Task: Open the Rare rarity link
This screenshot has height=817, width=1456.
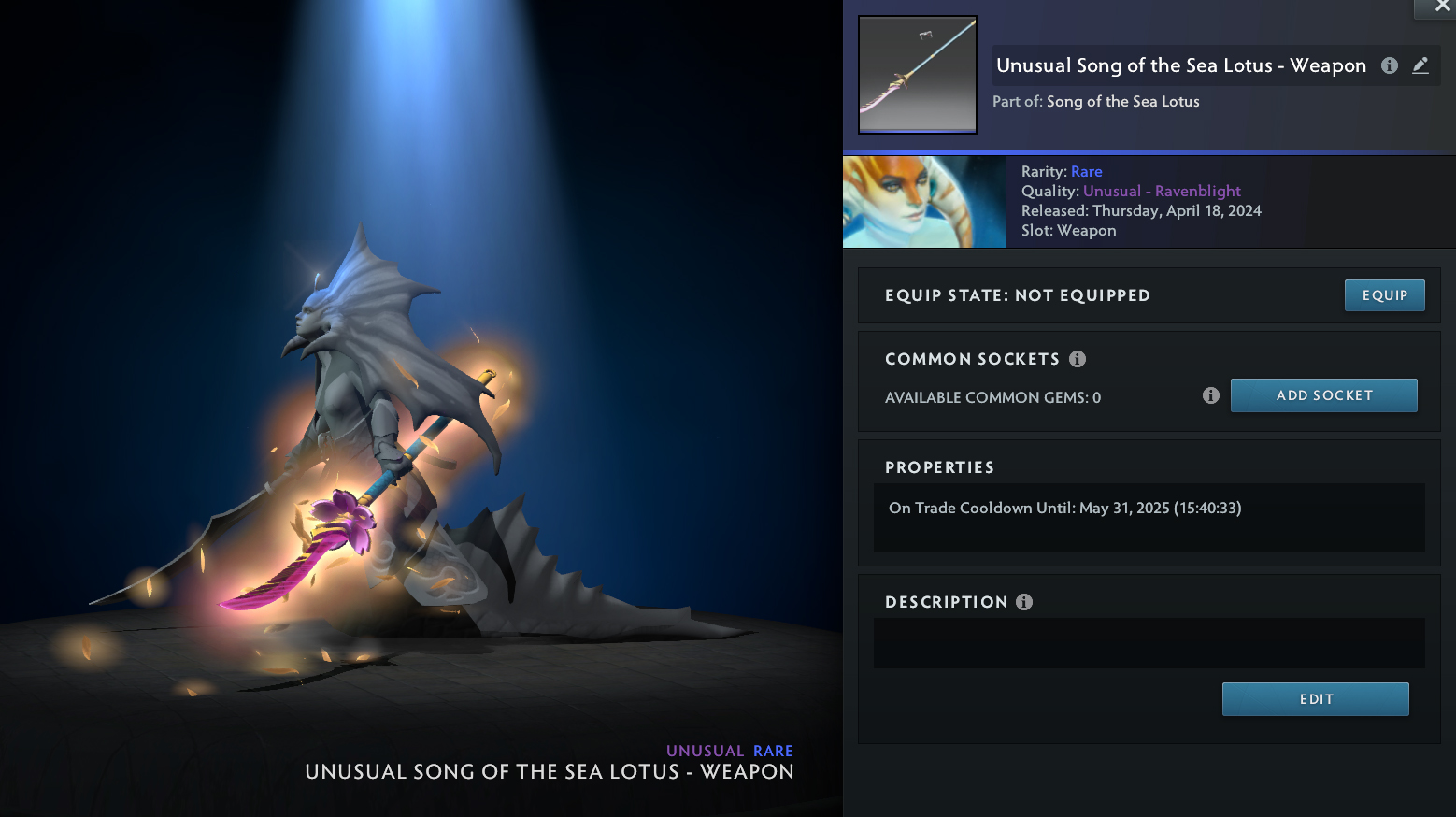Action: 1087,171
